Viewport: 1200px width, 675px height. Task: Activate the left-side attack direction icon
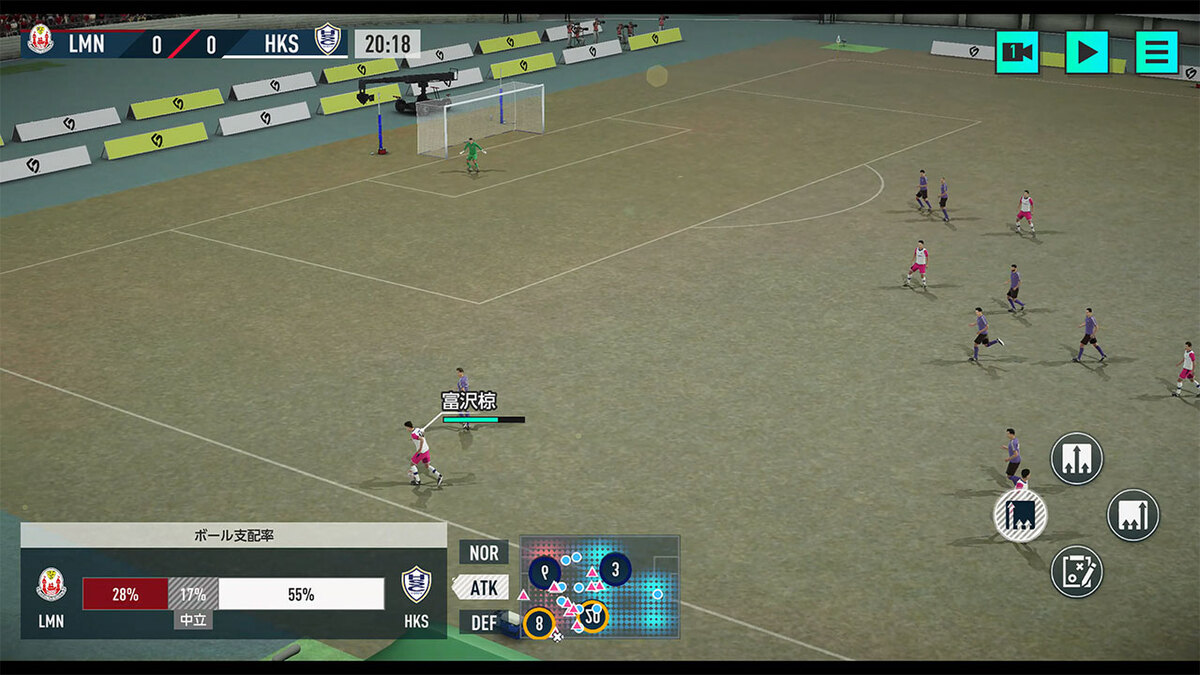1020,516
